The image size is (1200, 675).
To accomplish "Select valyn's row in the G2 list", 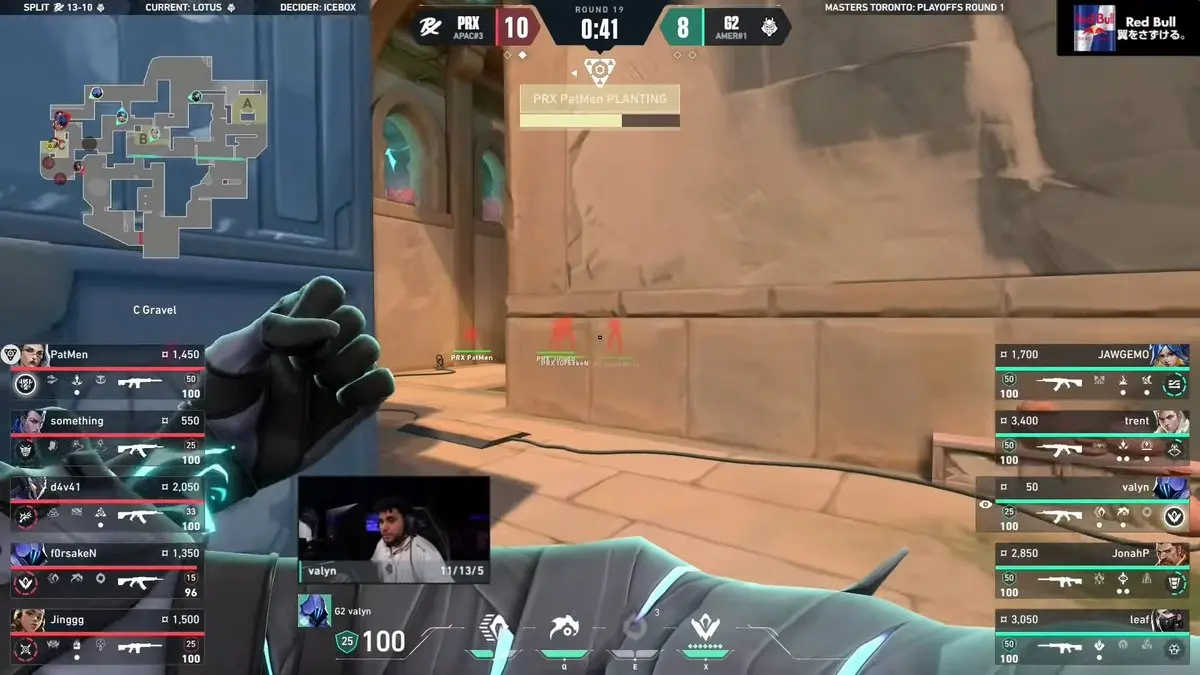I will click(x=1085, y=501).
